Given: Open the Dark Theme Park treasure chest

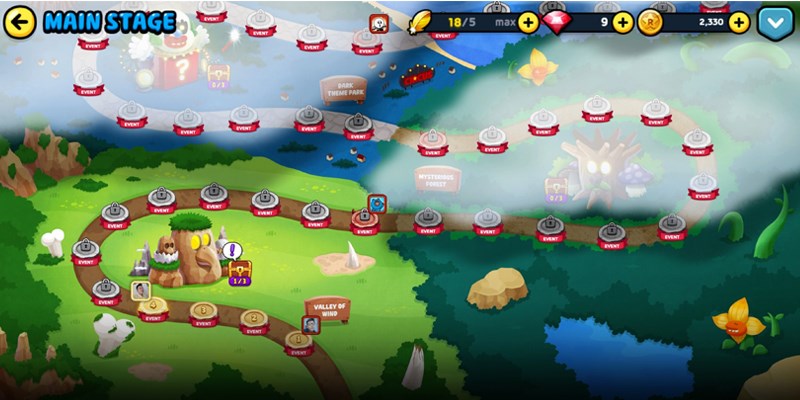Looking at the screenshot, I should click(x=218, y=73).
